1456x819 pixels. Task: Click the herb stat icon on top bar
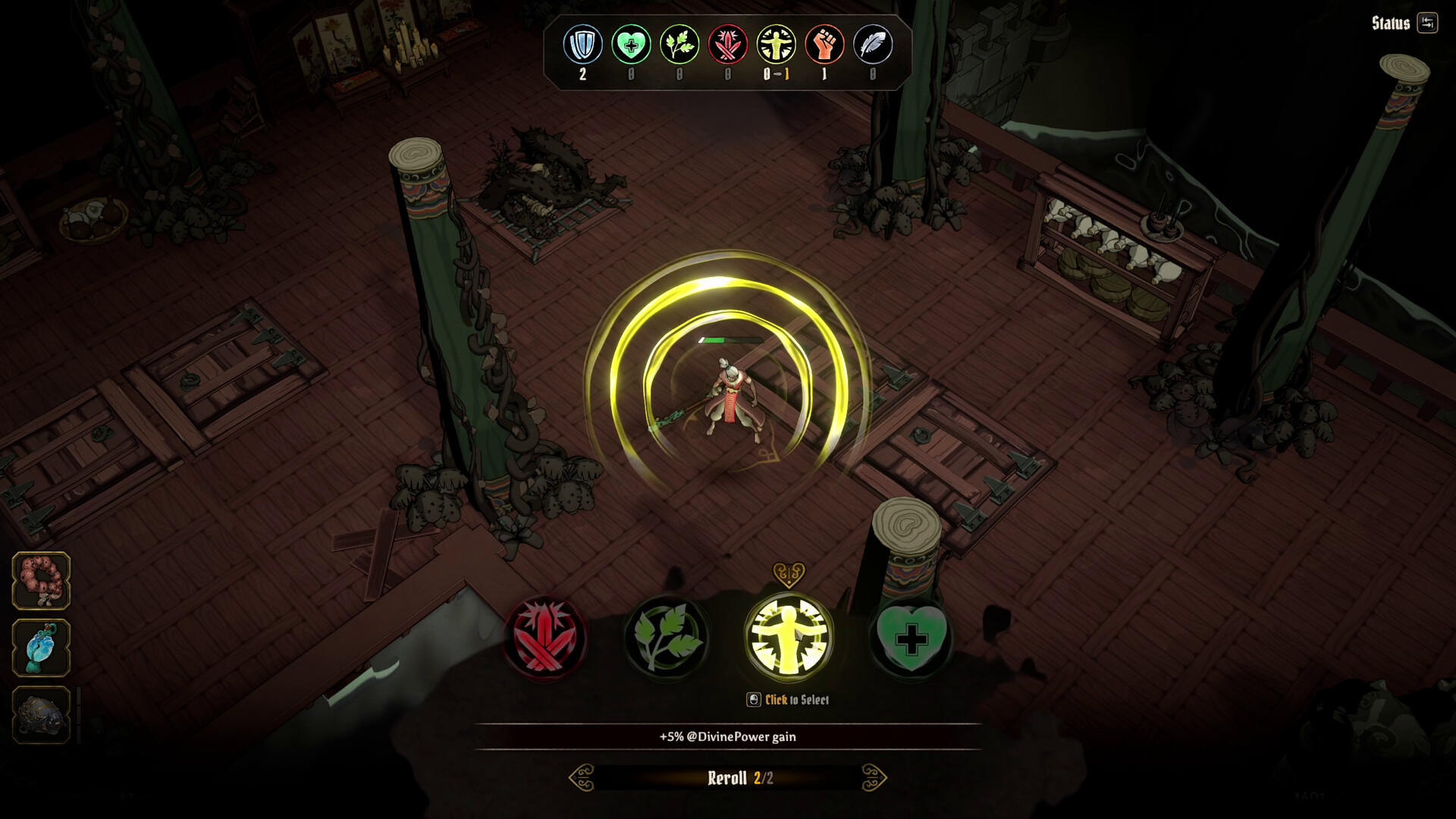pos(679,45)
